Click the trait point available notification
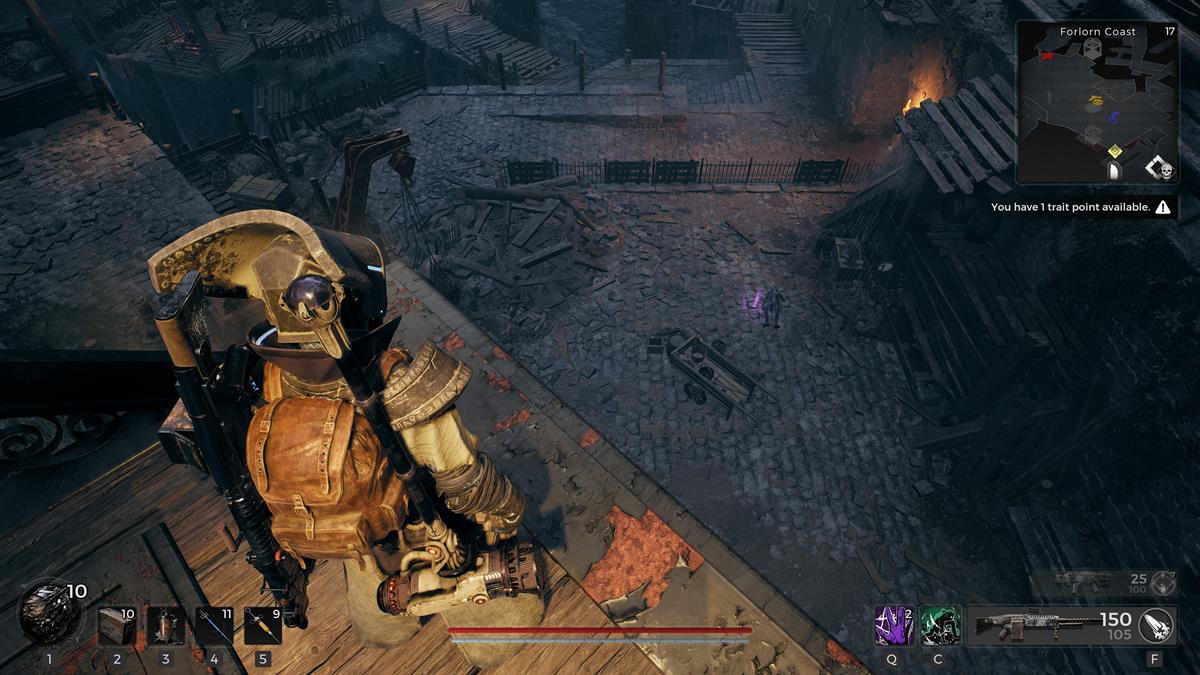1200x675 pixels. coord(1080,208)
